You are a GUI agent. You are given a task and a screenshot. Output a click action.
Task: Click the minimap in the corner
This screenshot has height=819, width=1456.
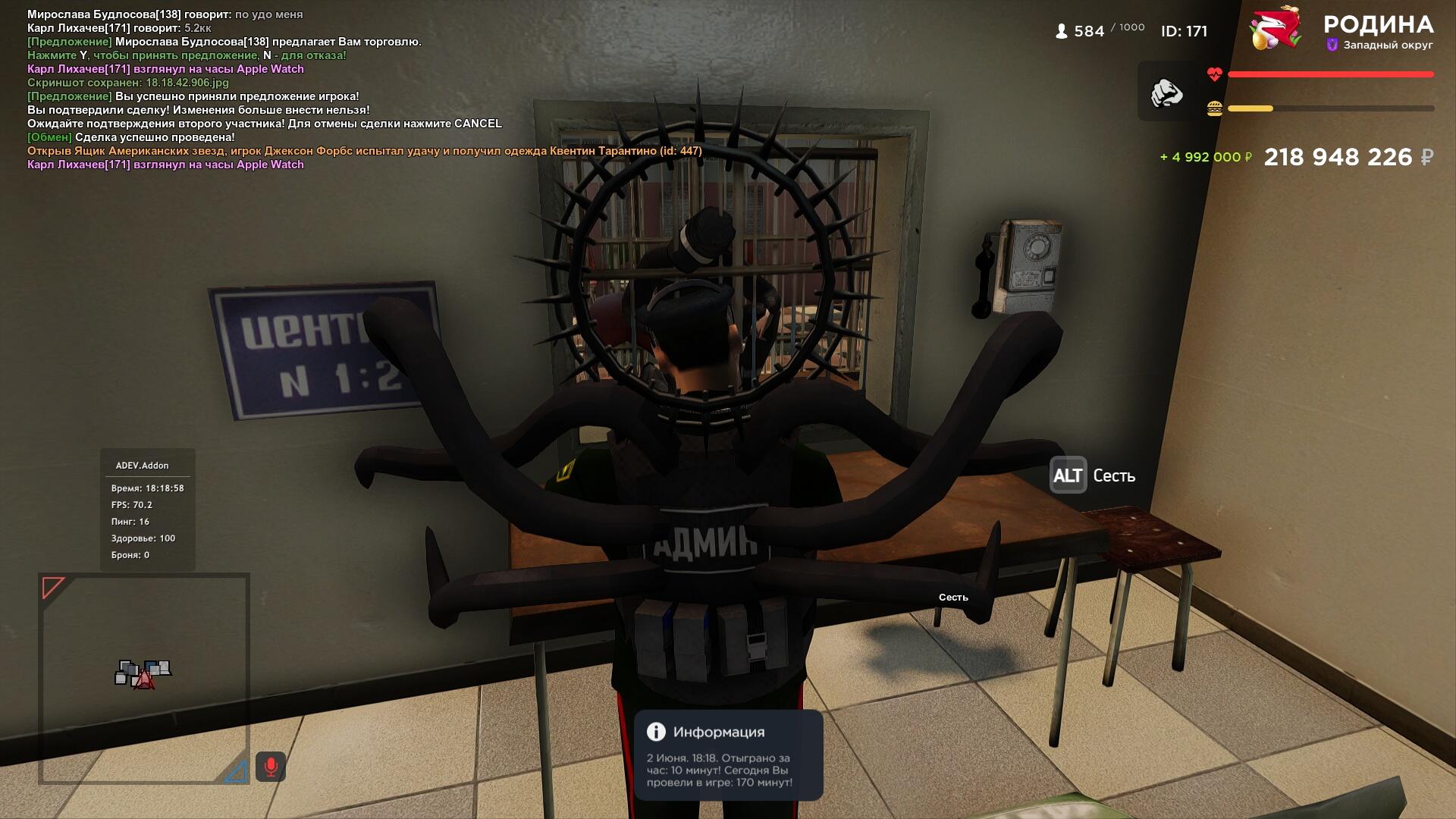pos(144,678)
